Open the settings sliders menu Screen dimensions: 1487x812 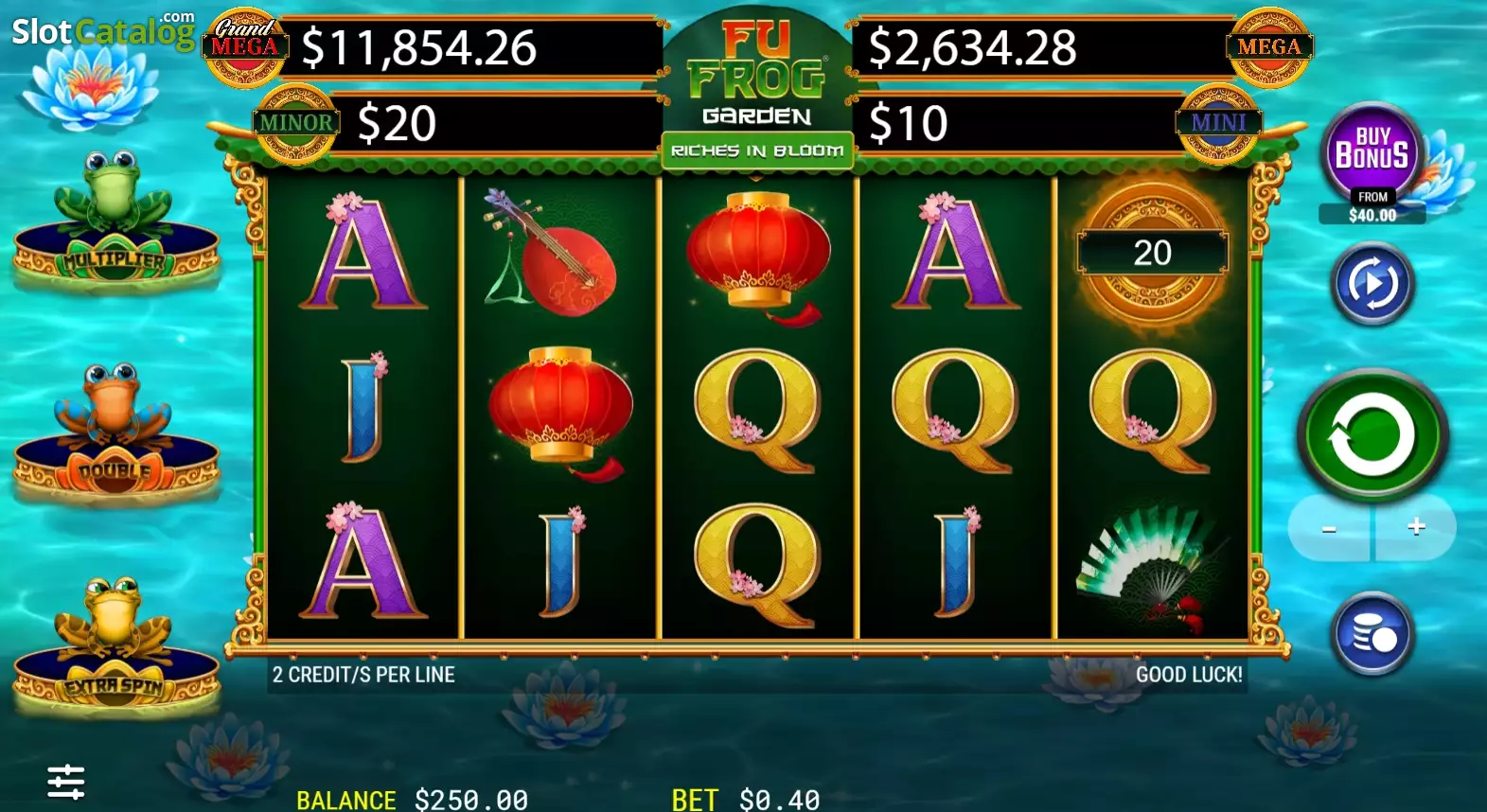point(66,782)
